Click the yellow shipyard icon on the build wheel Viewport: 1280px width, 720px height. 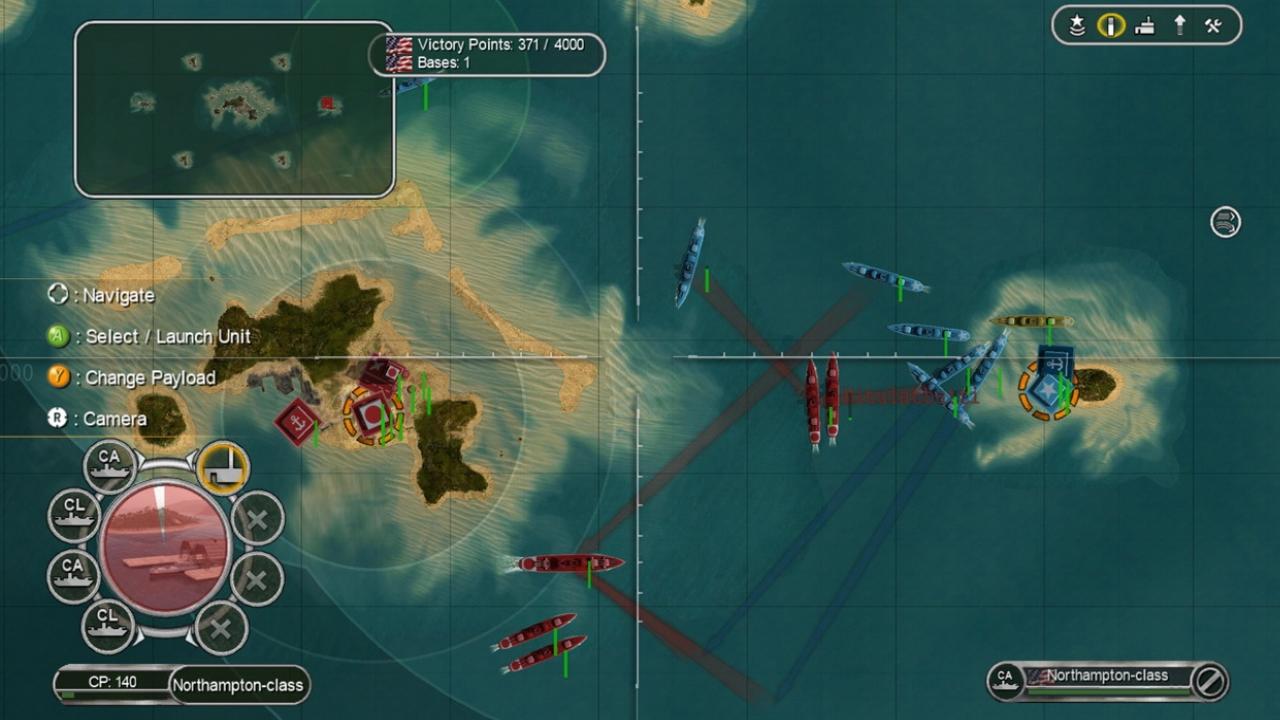coord(223,466)
